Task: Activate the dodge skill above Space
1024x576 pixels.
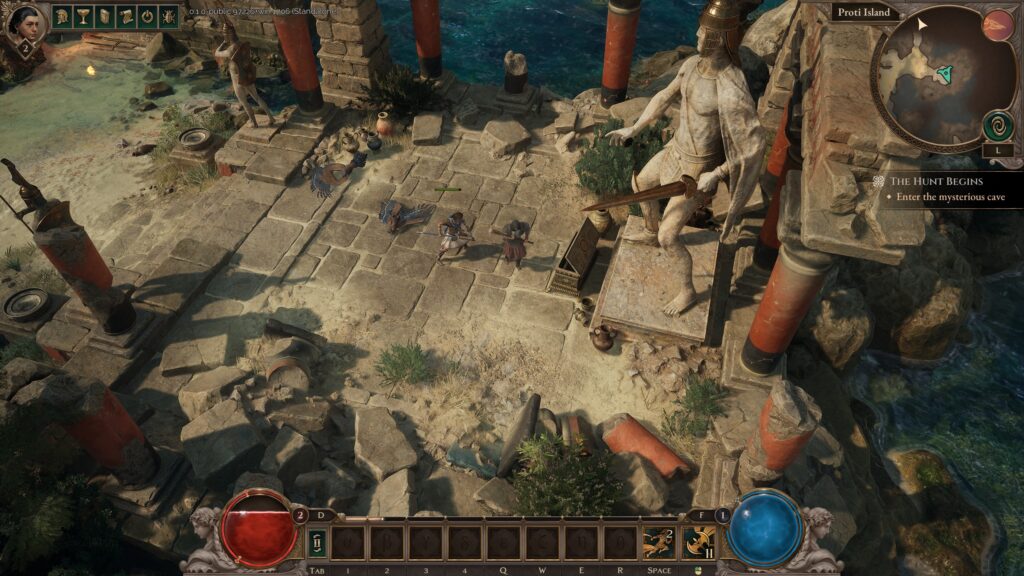Action: [659, 543]
